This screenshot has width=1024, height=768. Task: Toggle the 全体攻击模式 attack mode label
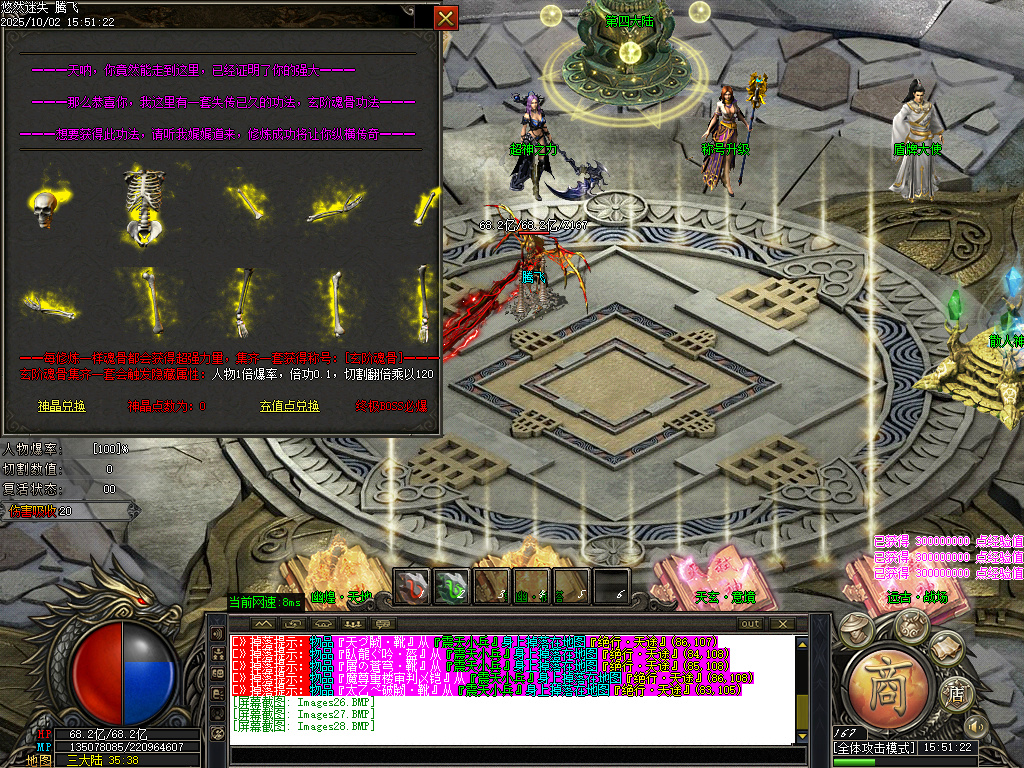tap(874, 748)
